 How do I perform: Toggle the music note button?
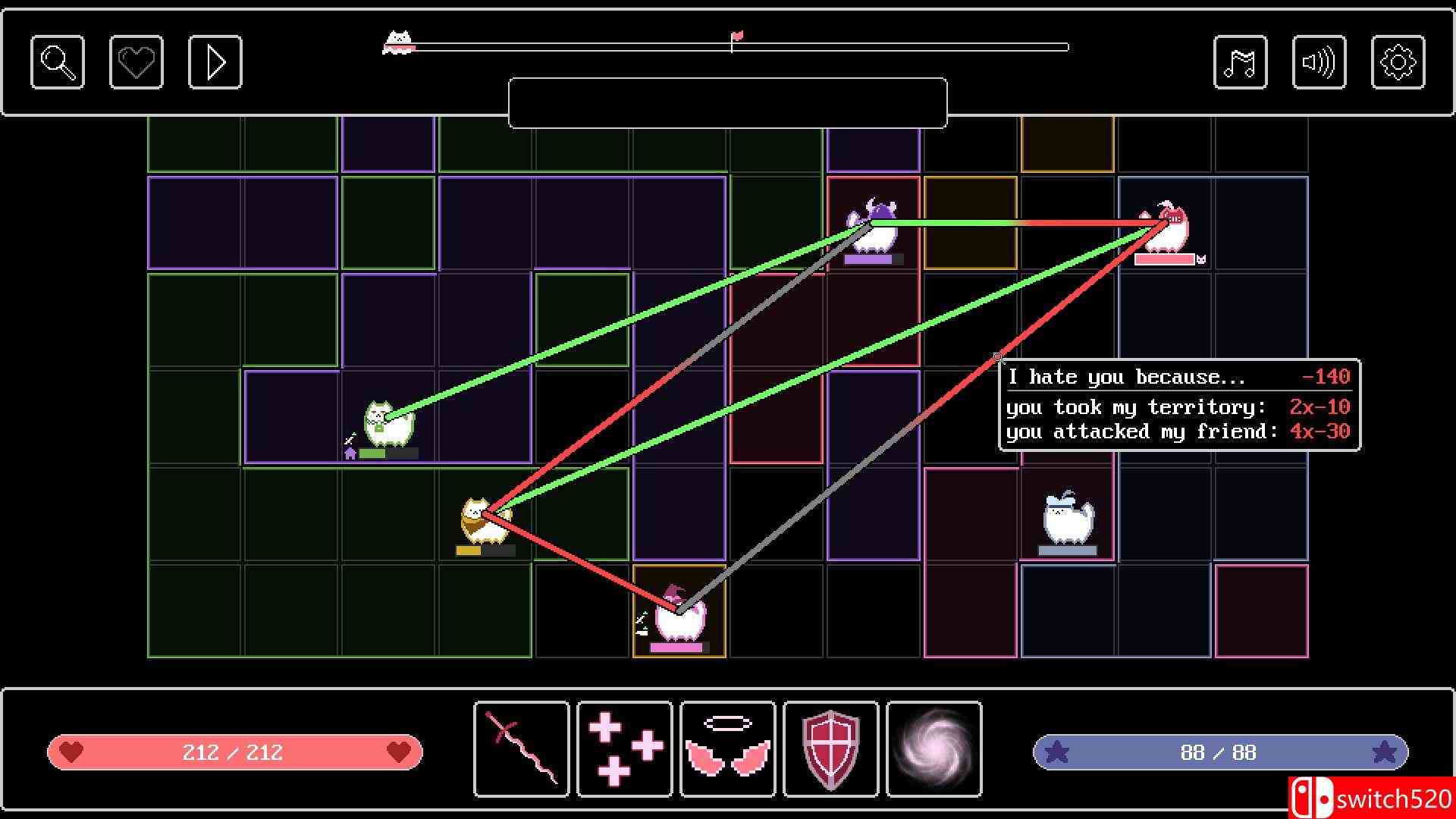click(x=1241, y=61)
